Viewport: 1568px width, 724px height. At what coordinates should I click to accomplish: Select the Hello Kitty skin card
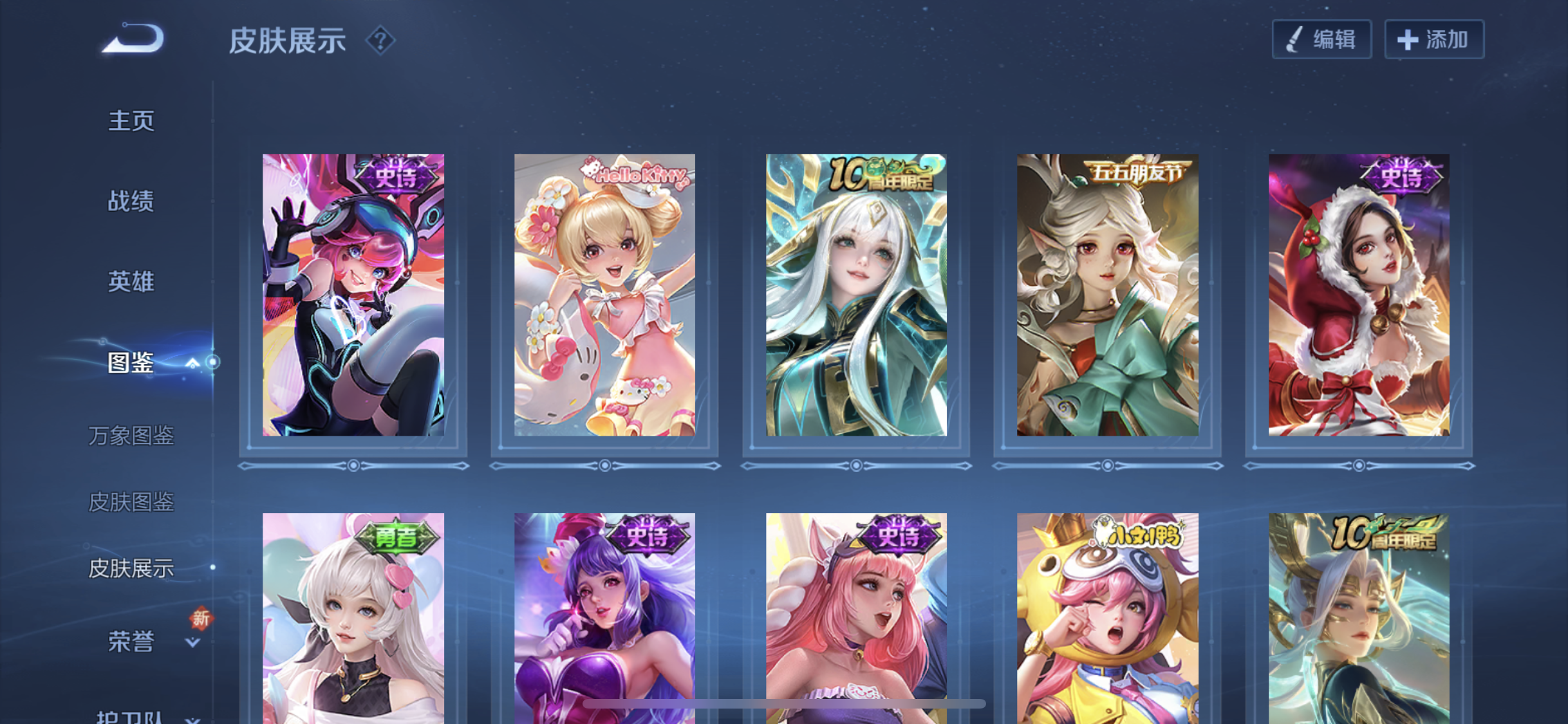604,295
